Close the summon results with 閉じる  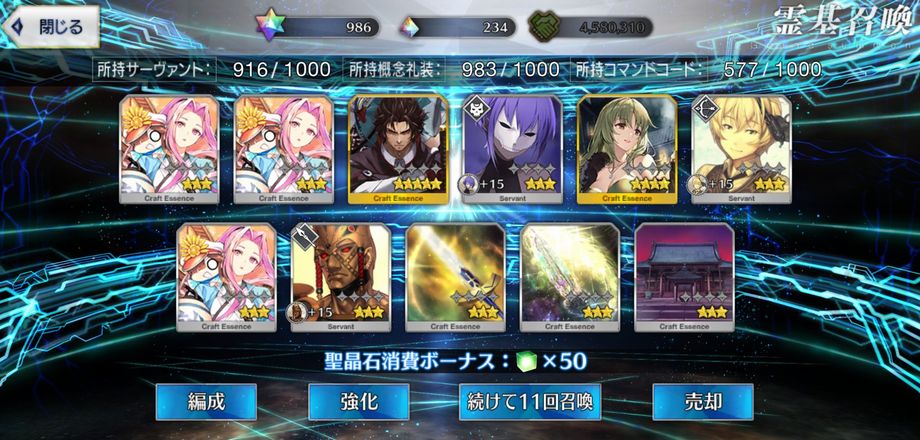tap(50, 27)
